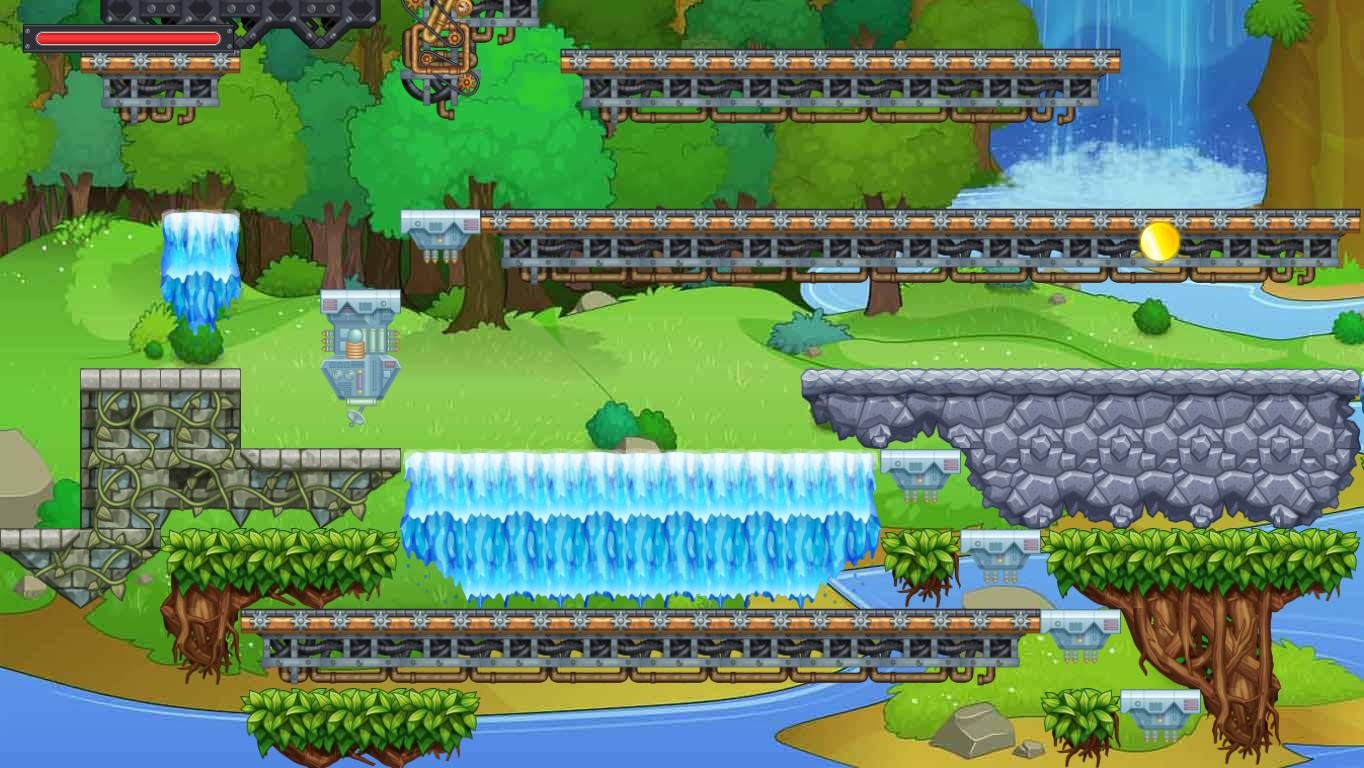Viewport: 1364px width, 768px height.
Task: Select the flag-marked machine beside the stone cliff
Action: pos(918,475)
